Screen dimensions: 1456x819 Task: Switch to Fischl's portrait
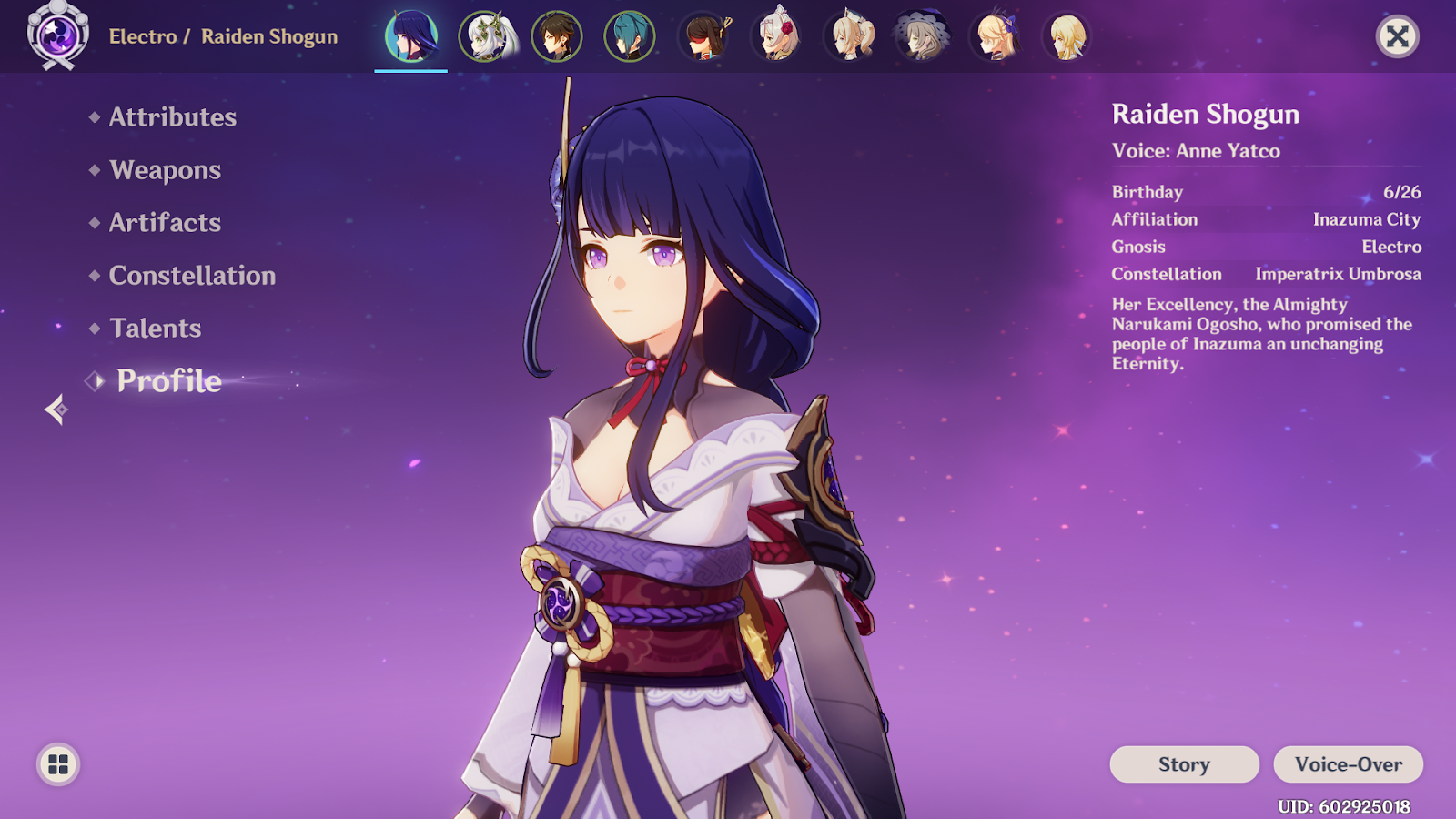[996, 36]
